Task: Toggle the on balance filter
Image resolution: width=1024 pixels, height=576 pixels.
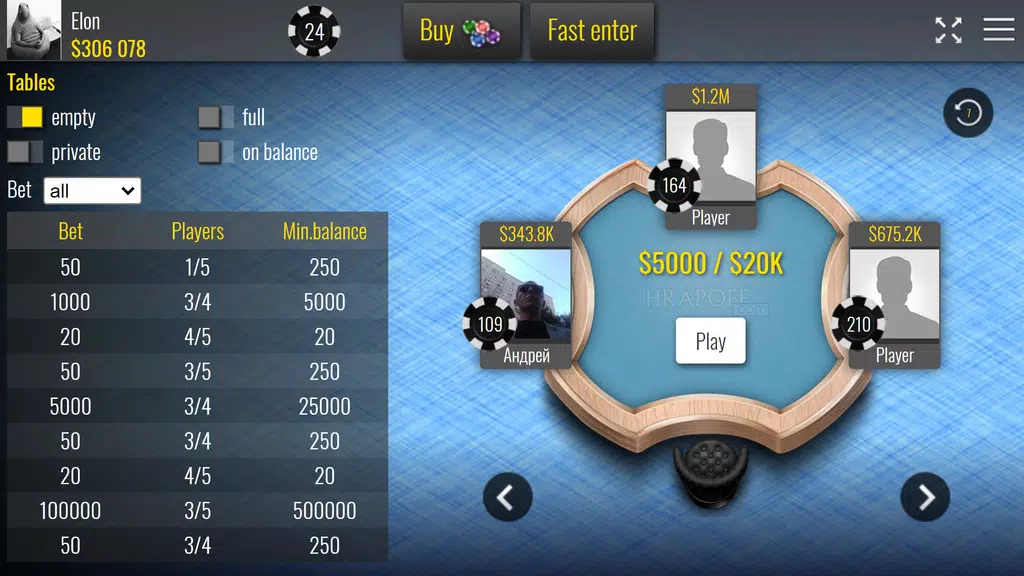Action: click(x=216, y=152)
